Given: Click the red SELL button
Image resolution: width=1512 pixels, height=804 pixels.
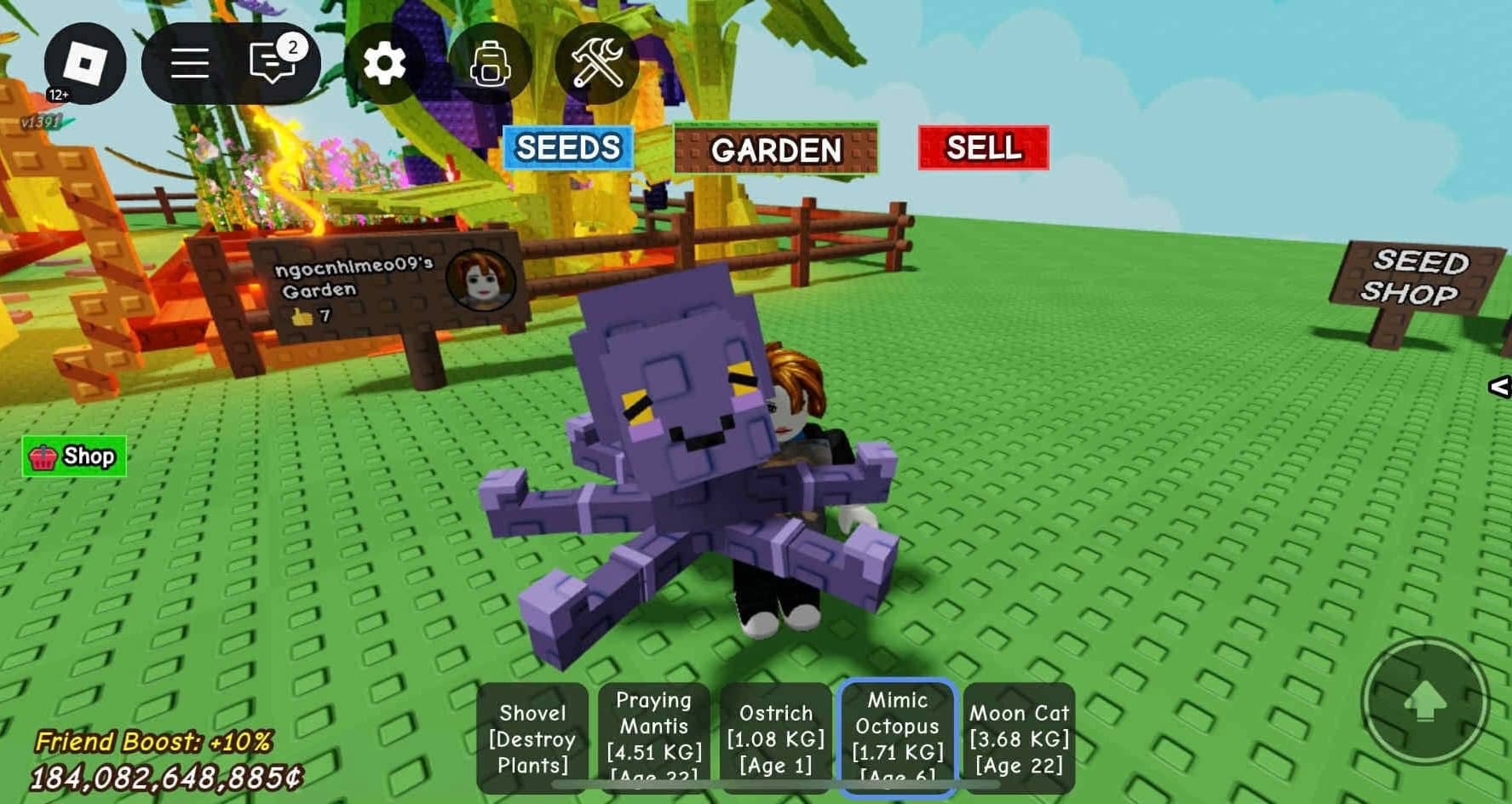Looking at the screenshot, I should click(983, 148).
